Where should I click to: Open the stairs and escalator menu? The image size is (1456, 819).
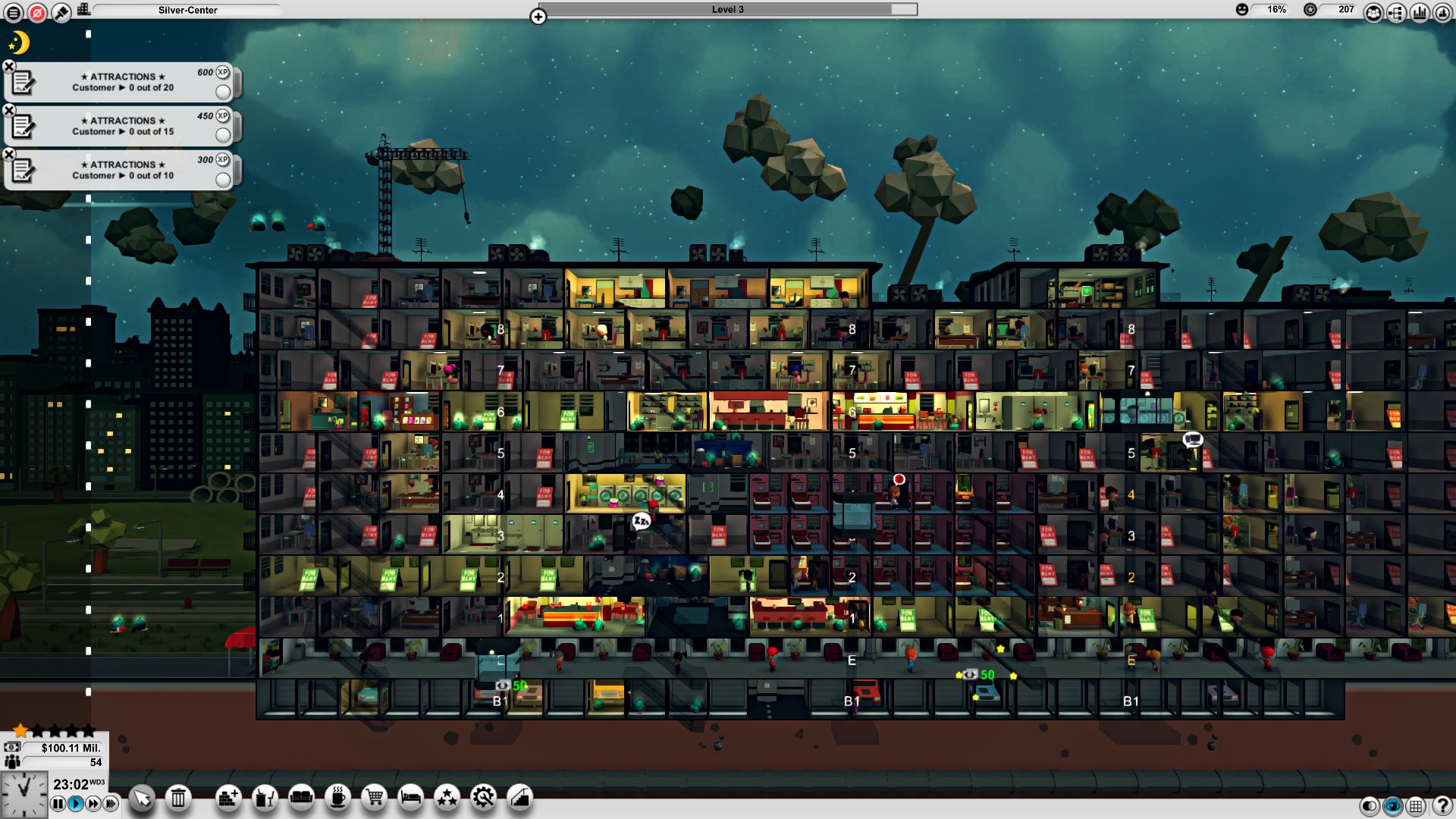click(x=520, y=798)
